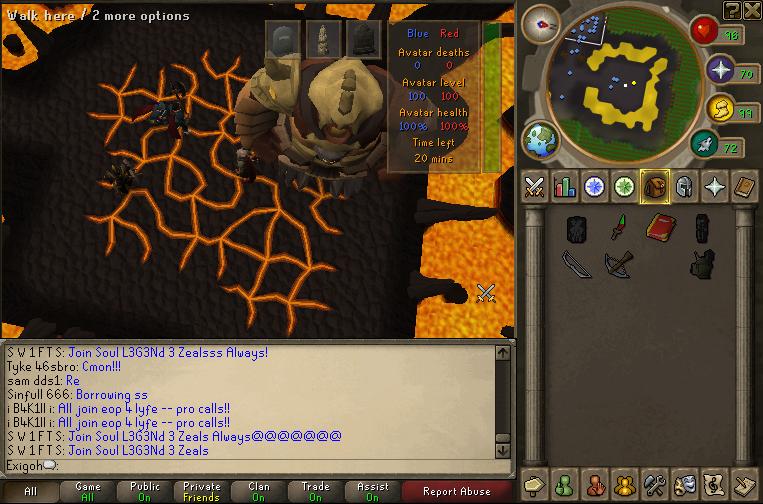Image resolution: width=763 pixels, height=504 pixels.
Task: Select the red book in inventory
Action: [x=656, y=228]
